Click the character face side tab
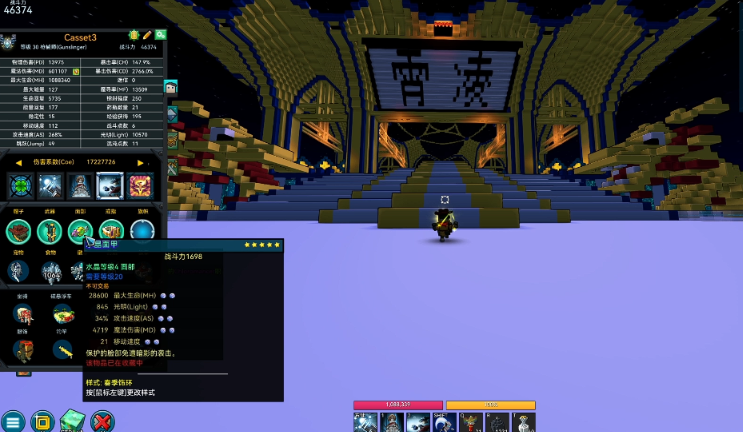The height and width of the screenshot is (432, 743). click(171, 88)
